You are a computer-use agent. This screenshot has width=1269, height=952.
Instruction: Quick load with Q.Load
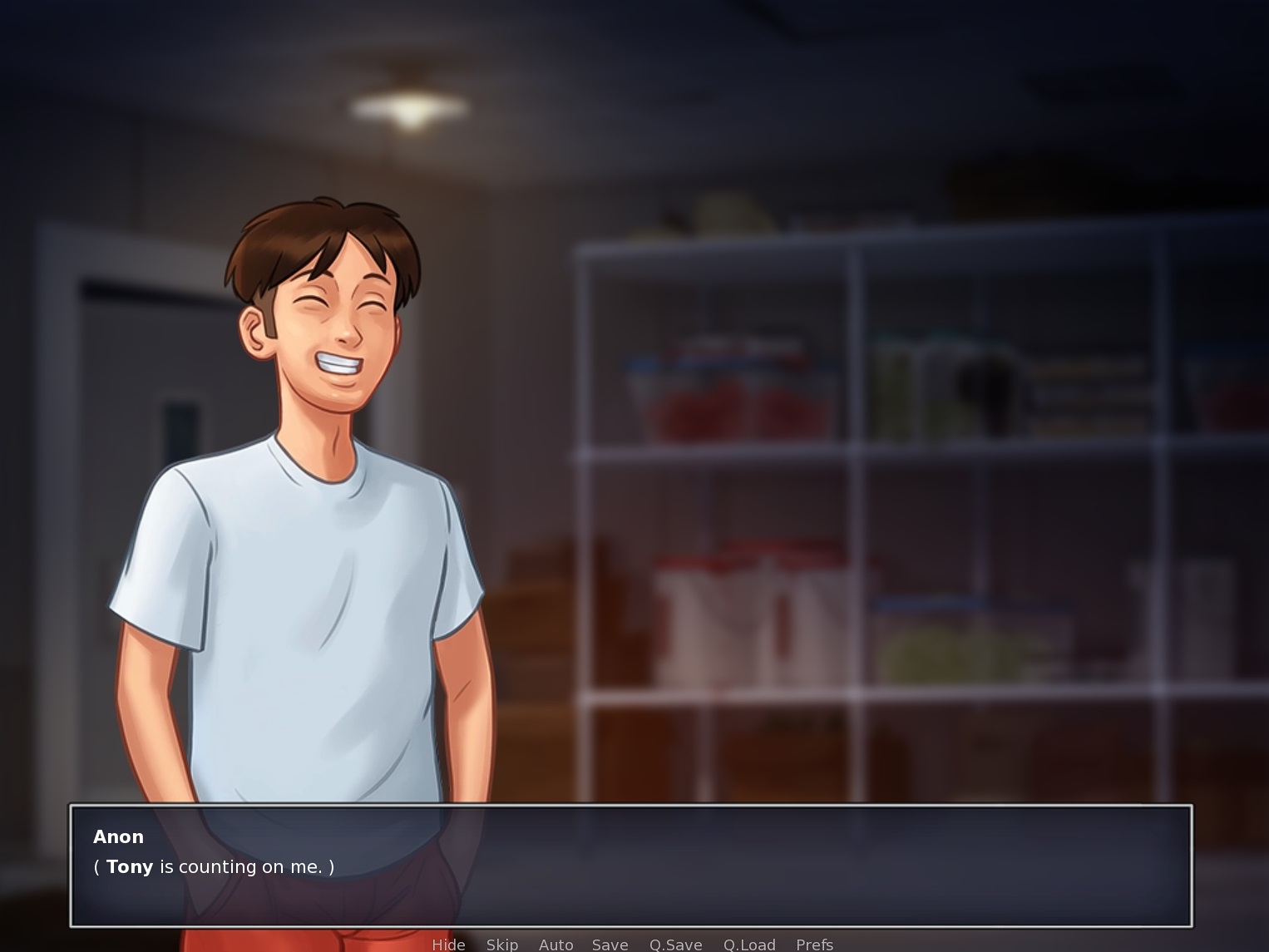tap(749, 945)
